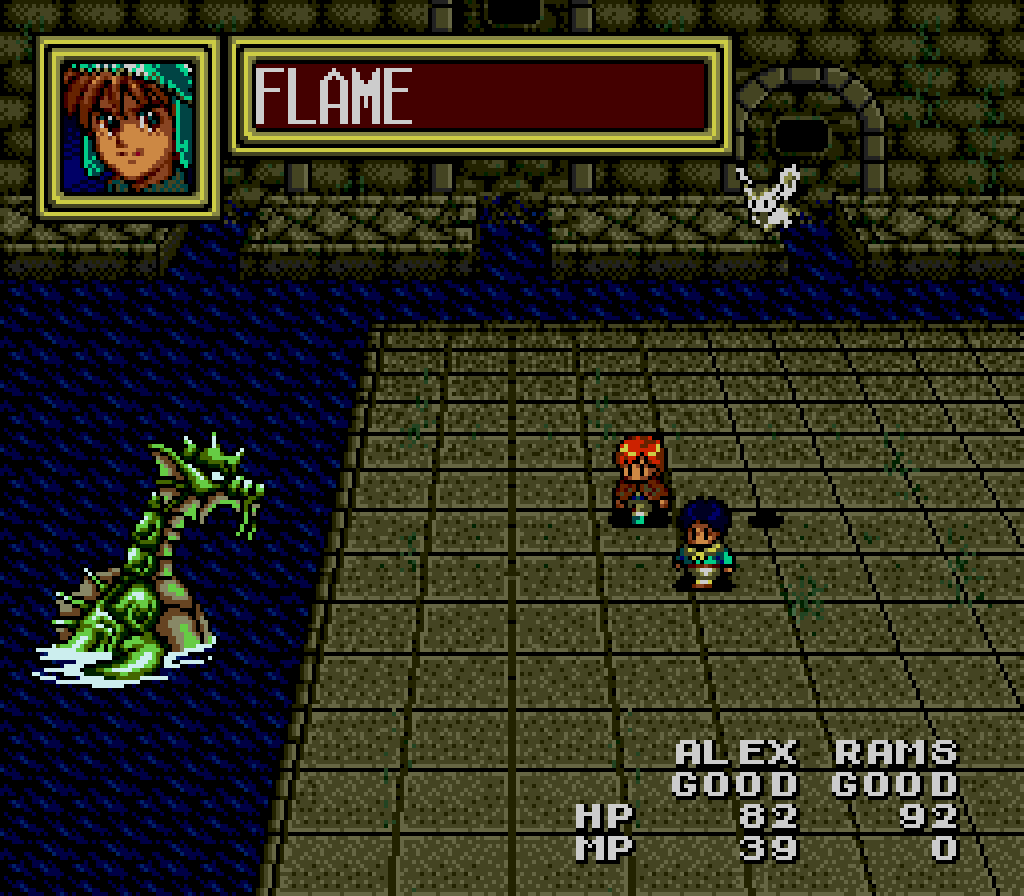Select the FLAME spell name box
Screen dimensions: 1024x896
480,96
